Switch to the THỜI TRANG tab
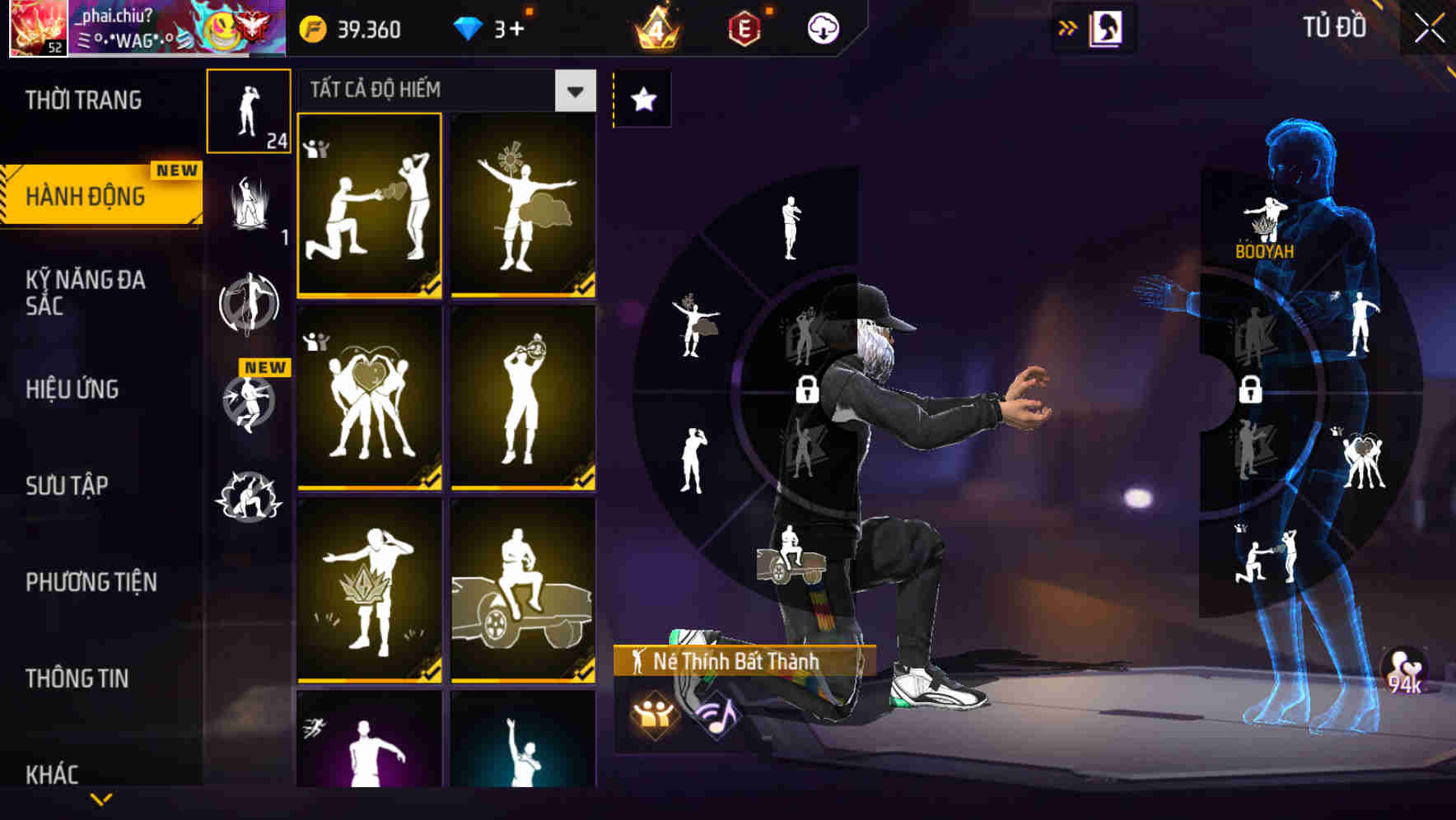Image resolution: width=1456 pixels, height=820 pixels. 82,99
